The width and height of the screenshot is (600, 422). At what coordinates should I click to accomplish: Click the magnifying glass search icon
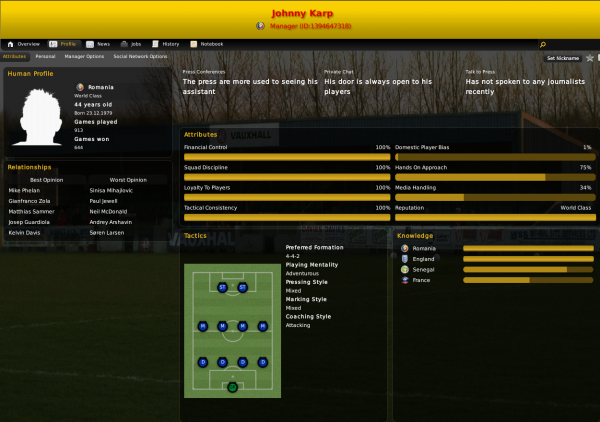pos(543,45)
